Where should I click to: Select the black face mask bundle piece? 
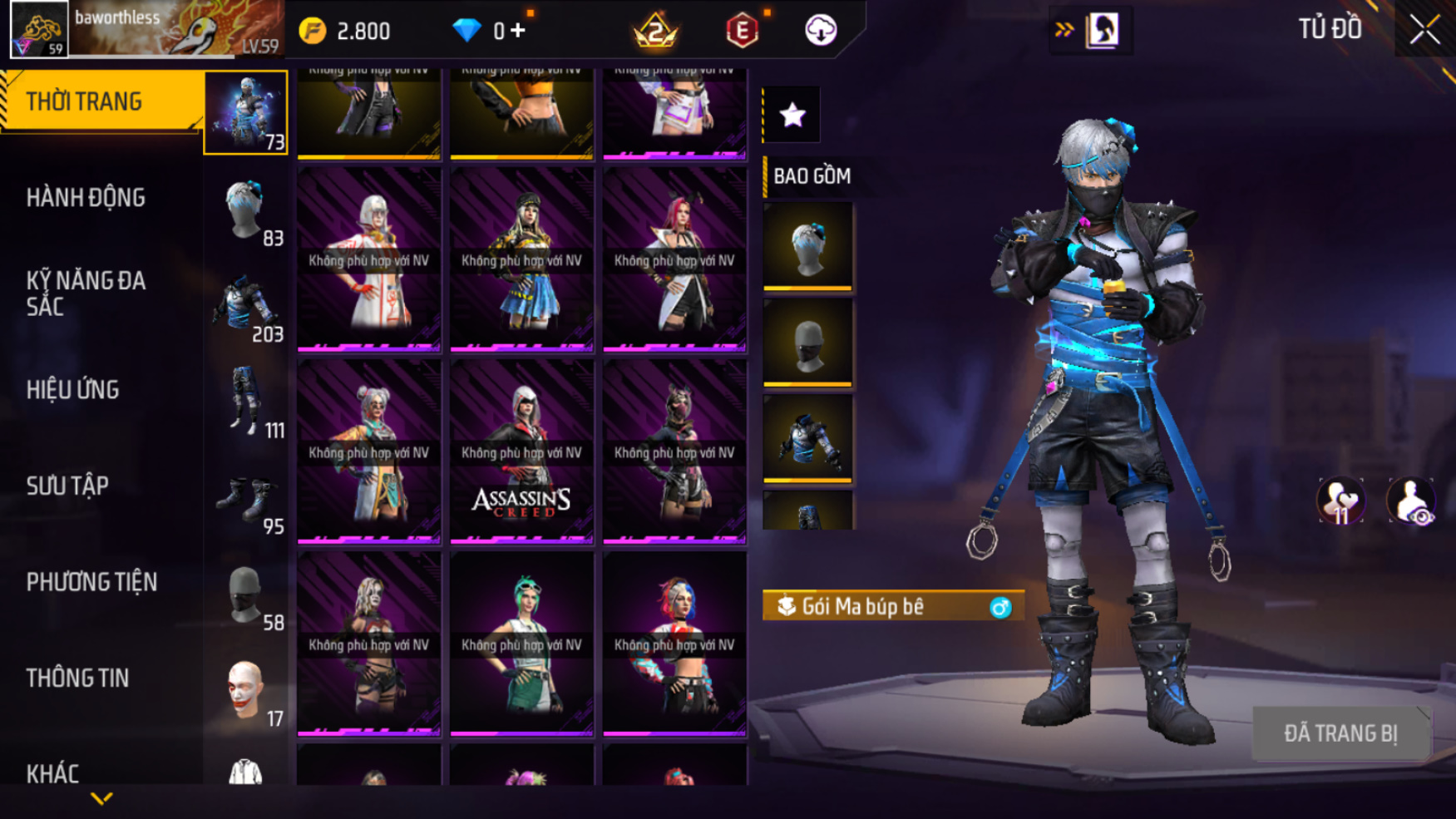(x=807, y=343)
